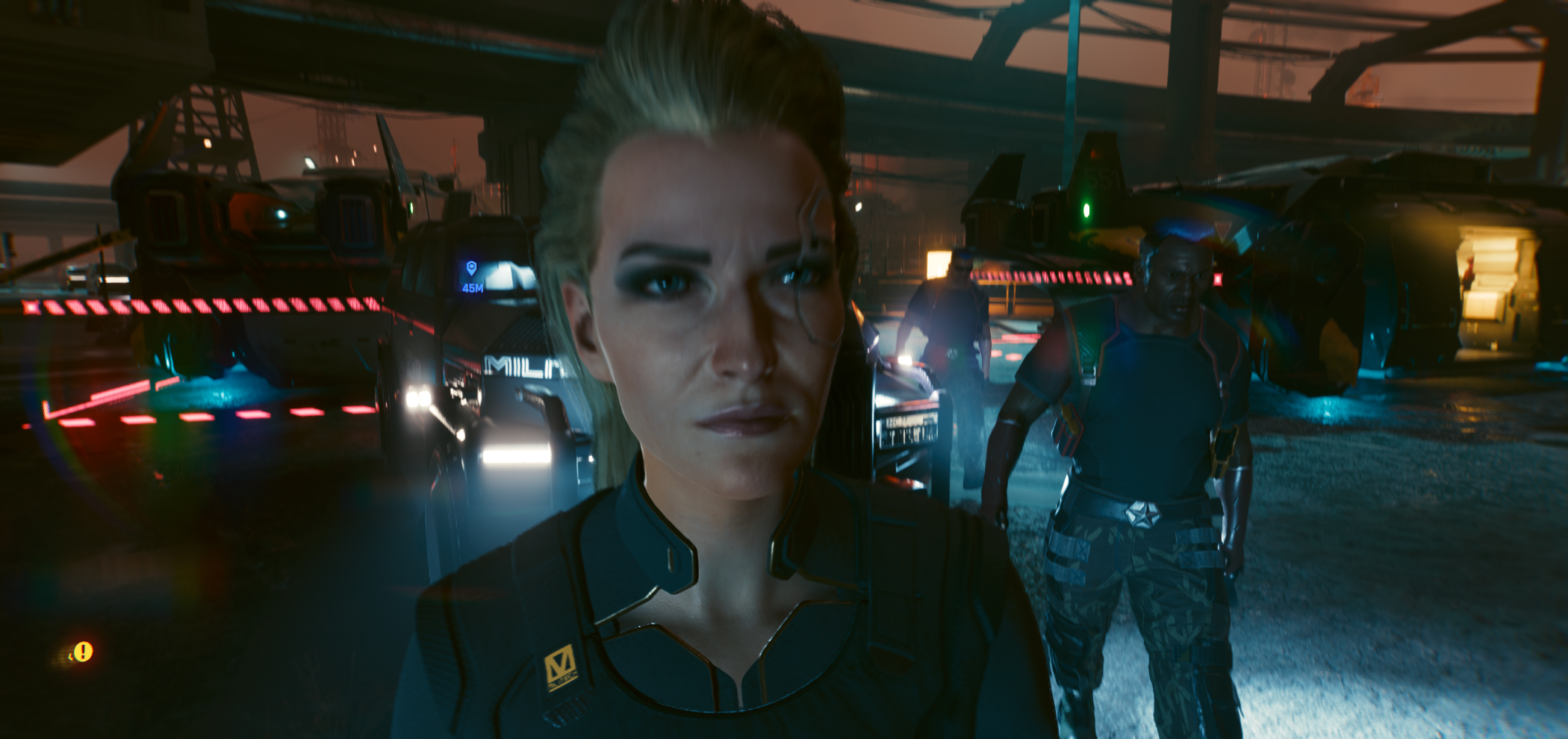Expand the 45M distance readout
The width and height of the screenshot is (1568, 739).
click(x=473, y=290)
